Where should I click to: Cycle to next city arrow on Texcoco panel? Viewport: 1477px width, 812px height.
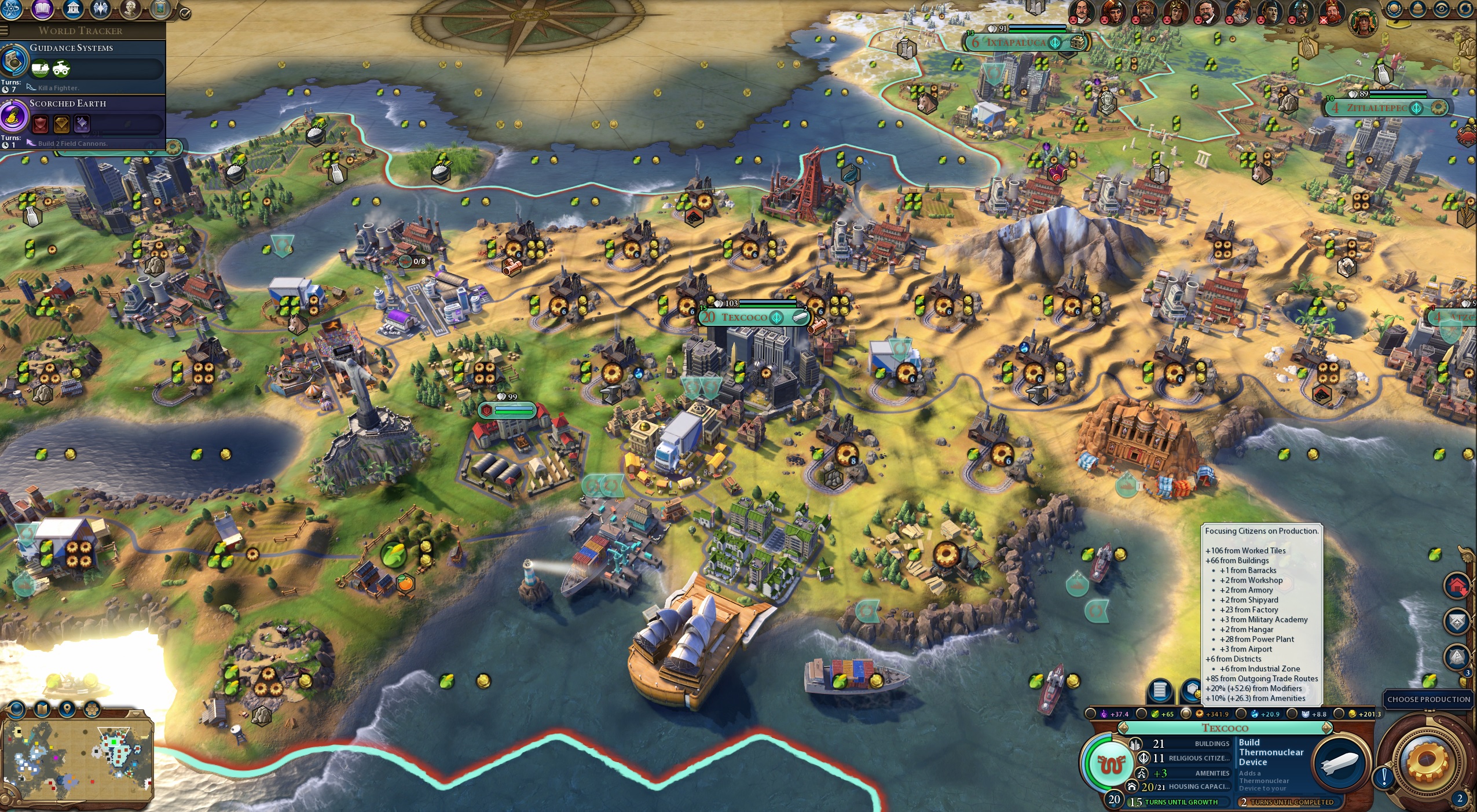click(x=1326, y=728)
